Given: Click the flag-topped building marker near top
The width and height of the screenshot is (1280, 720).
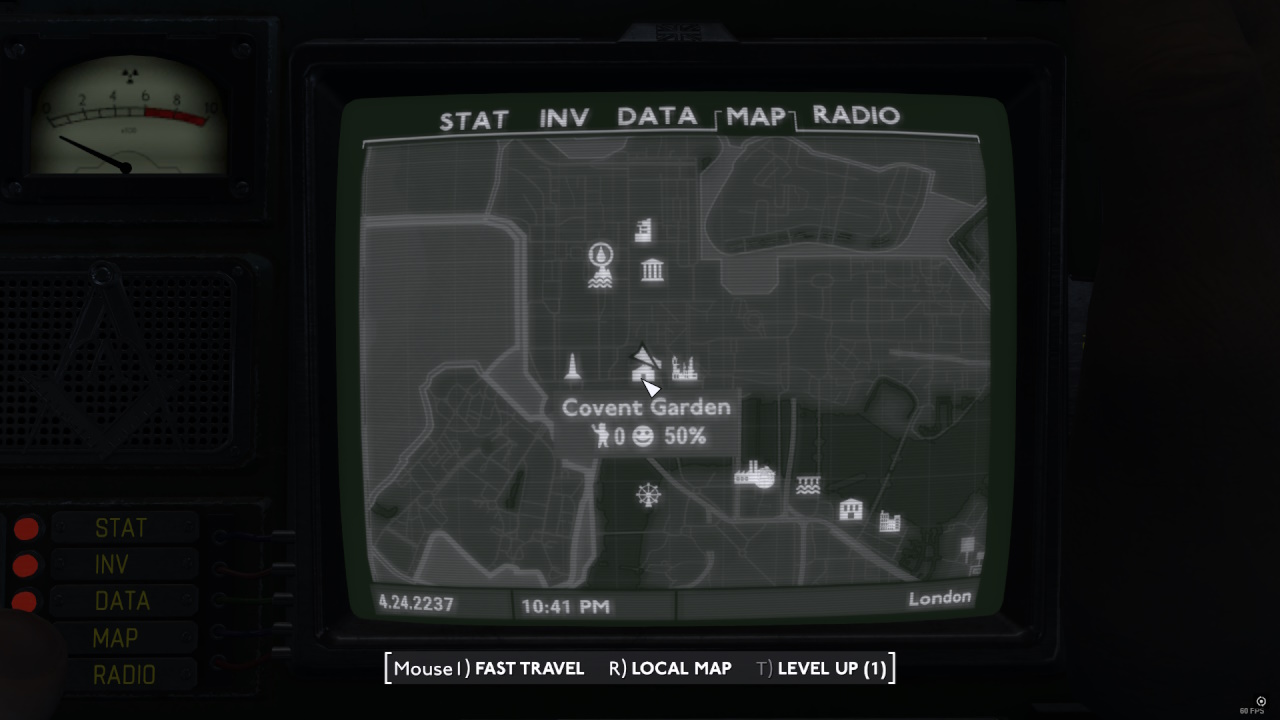Looking at the screenshot, I should pos(643,229).
